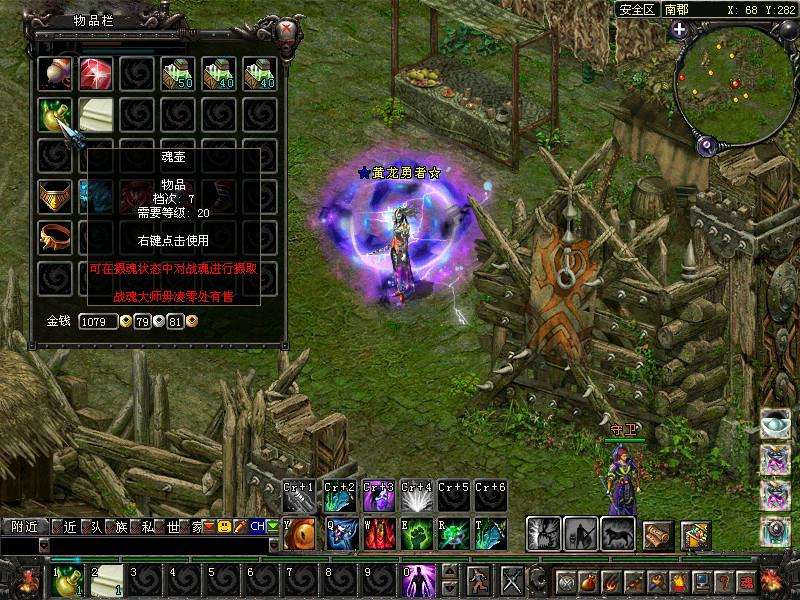
Task: Close the inventory window with the skull button
Action: tap(290, 28)
